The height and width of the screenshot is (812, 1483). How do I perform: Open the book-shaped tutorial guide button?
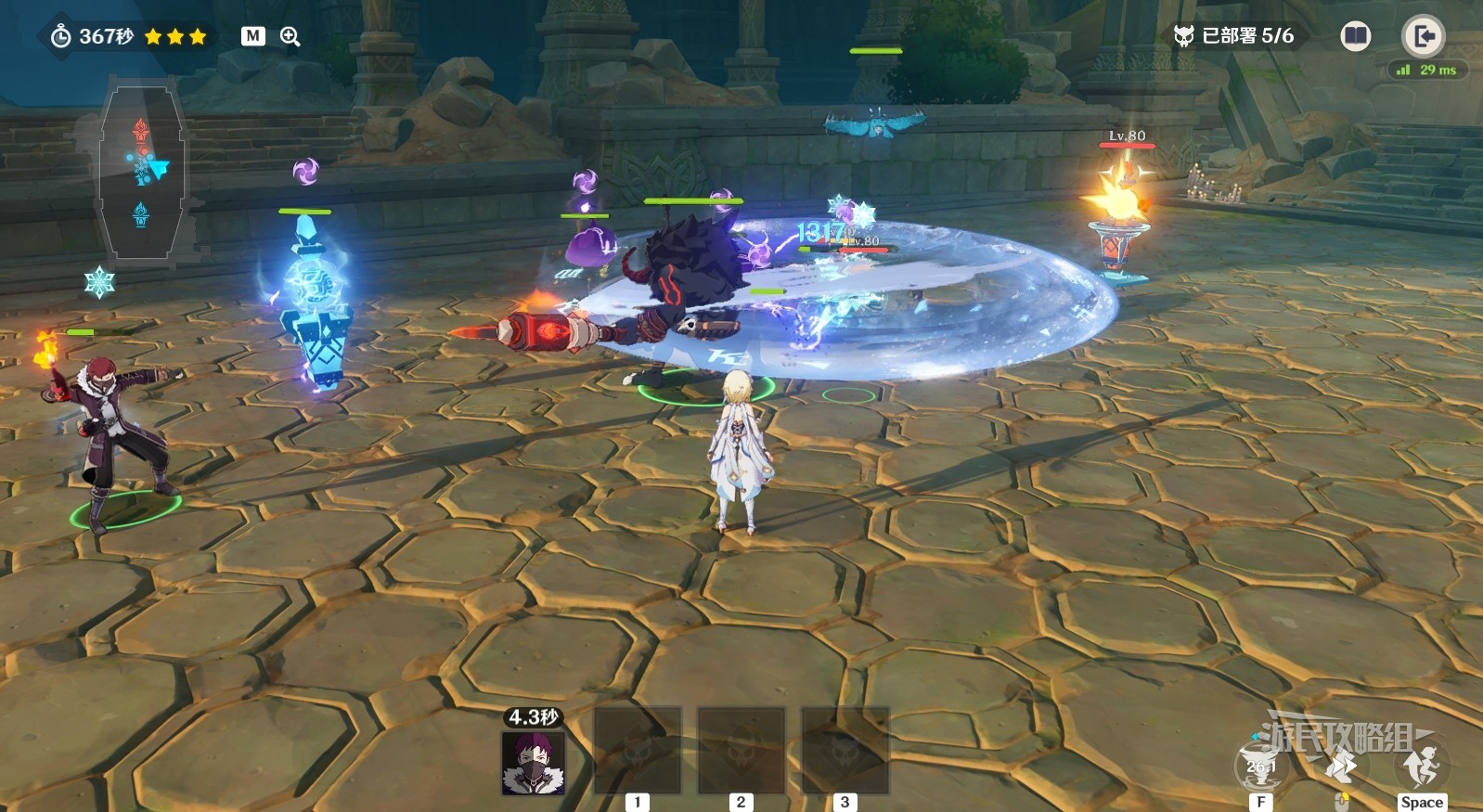[1355, 36]
